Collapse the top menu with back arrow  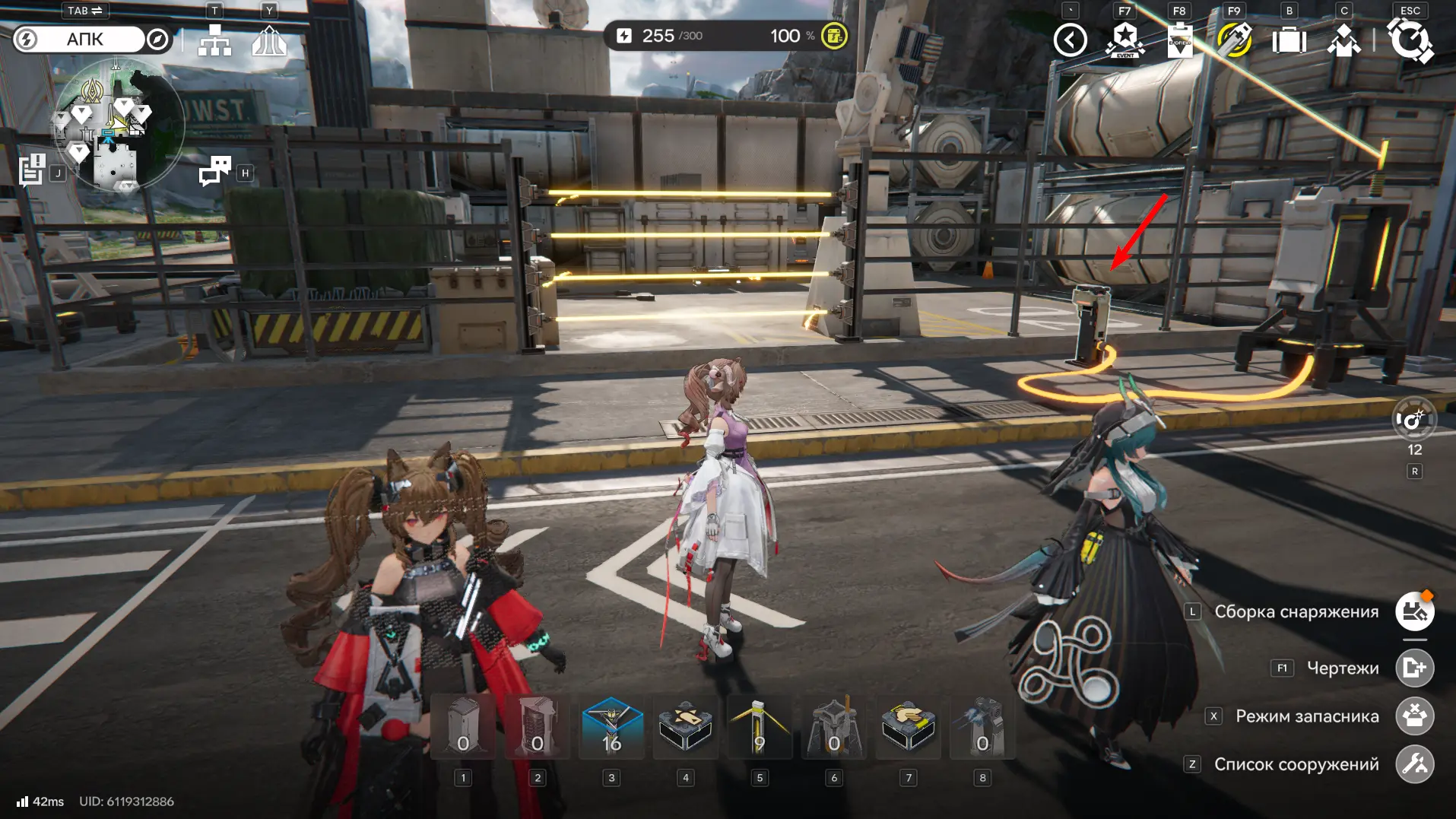(1070, 40)
